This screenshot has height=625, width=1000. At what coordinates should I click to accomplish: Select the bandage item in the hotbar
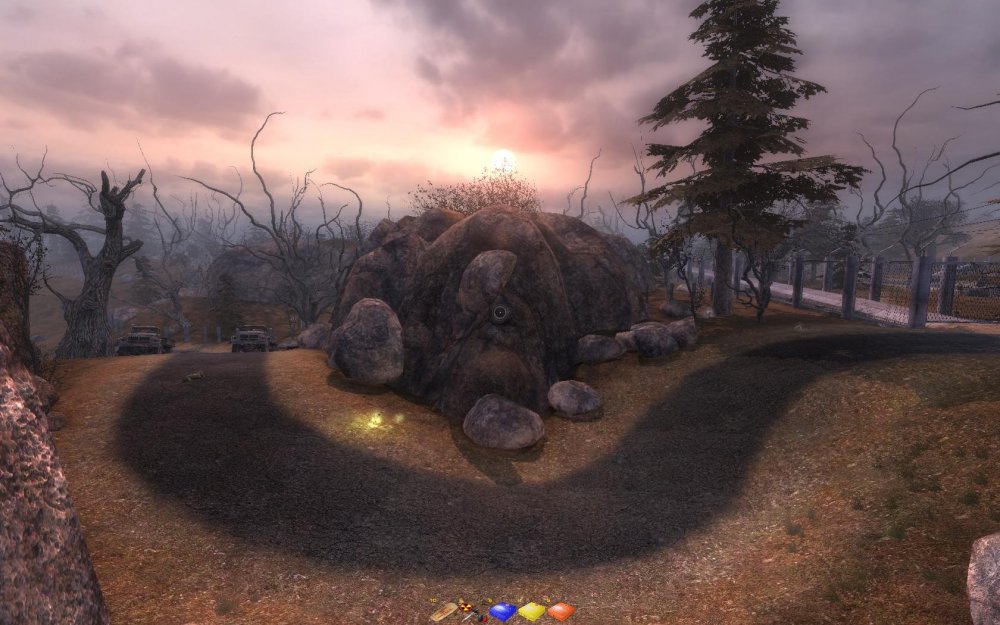point(443,611)
